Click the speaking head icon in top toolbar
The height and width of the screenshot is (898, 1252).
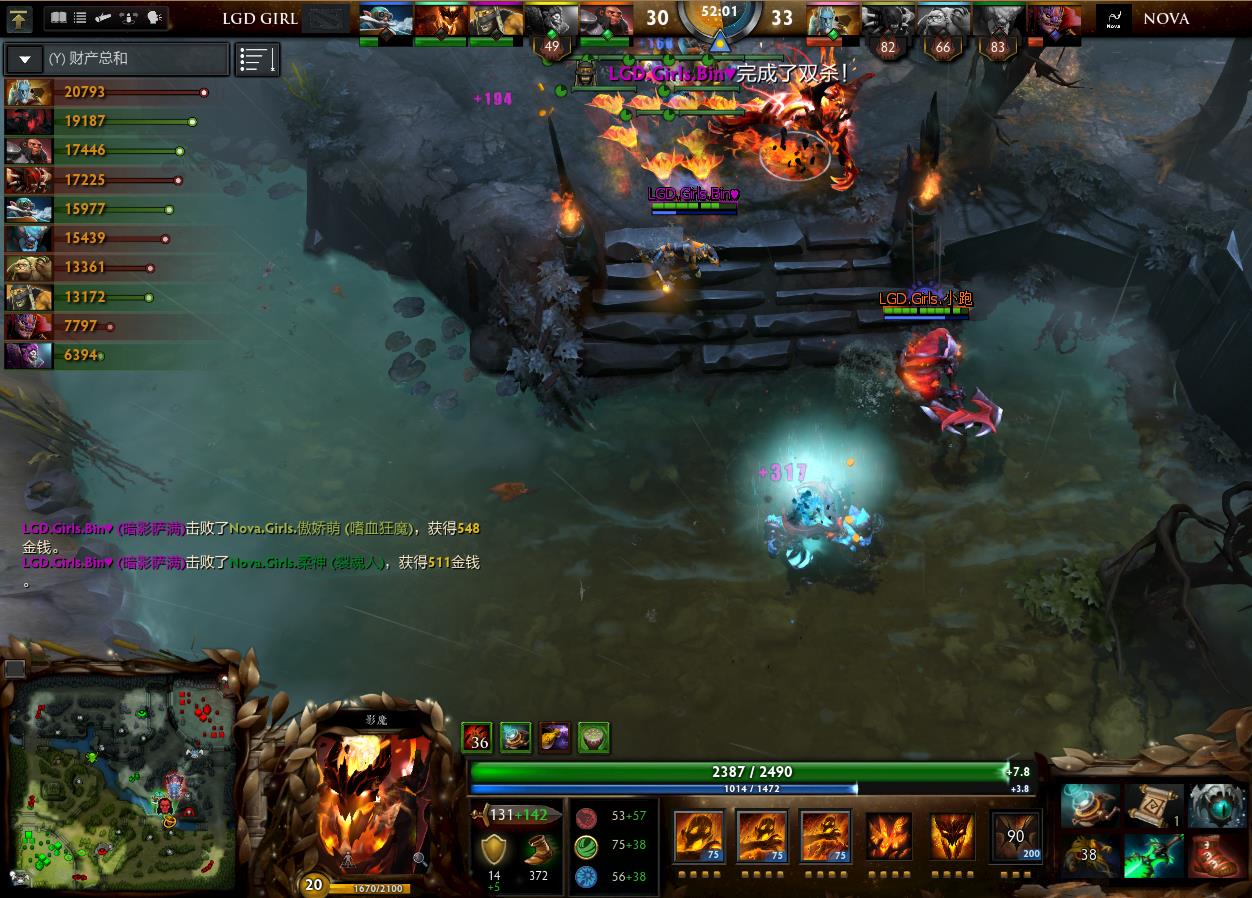154,18
